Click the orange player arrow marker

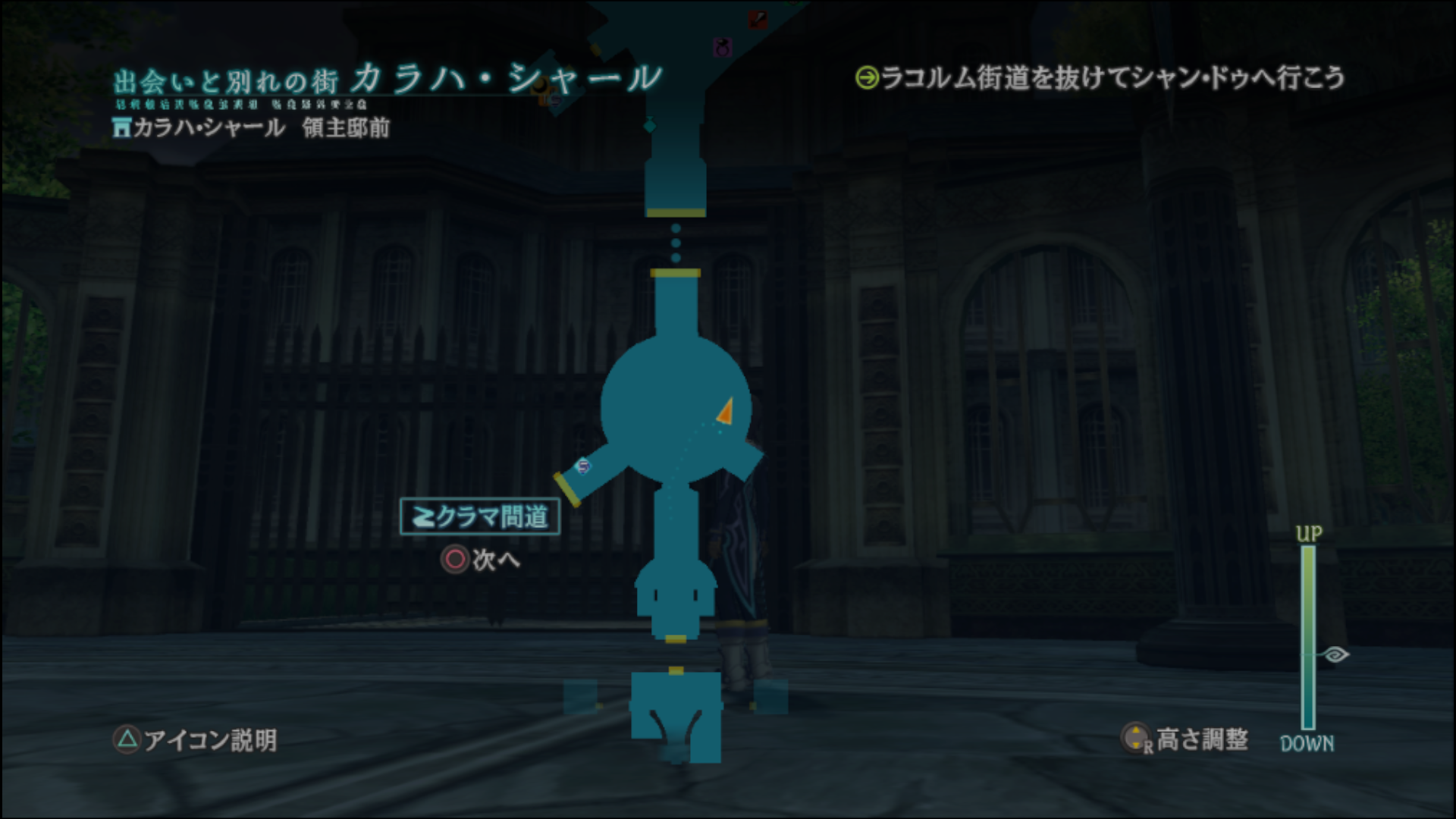click(x=726, y=410)
